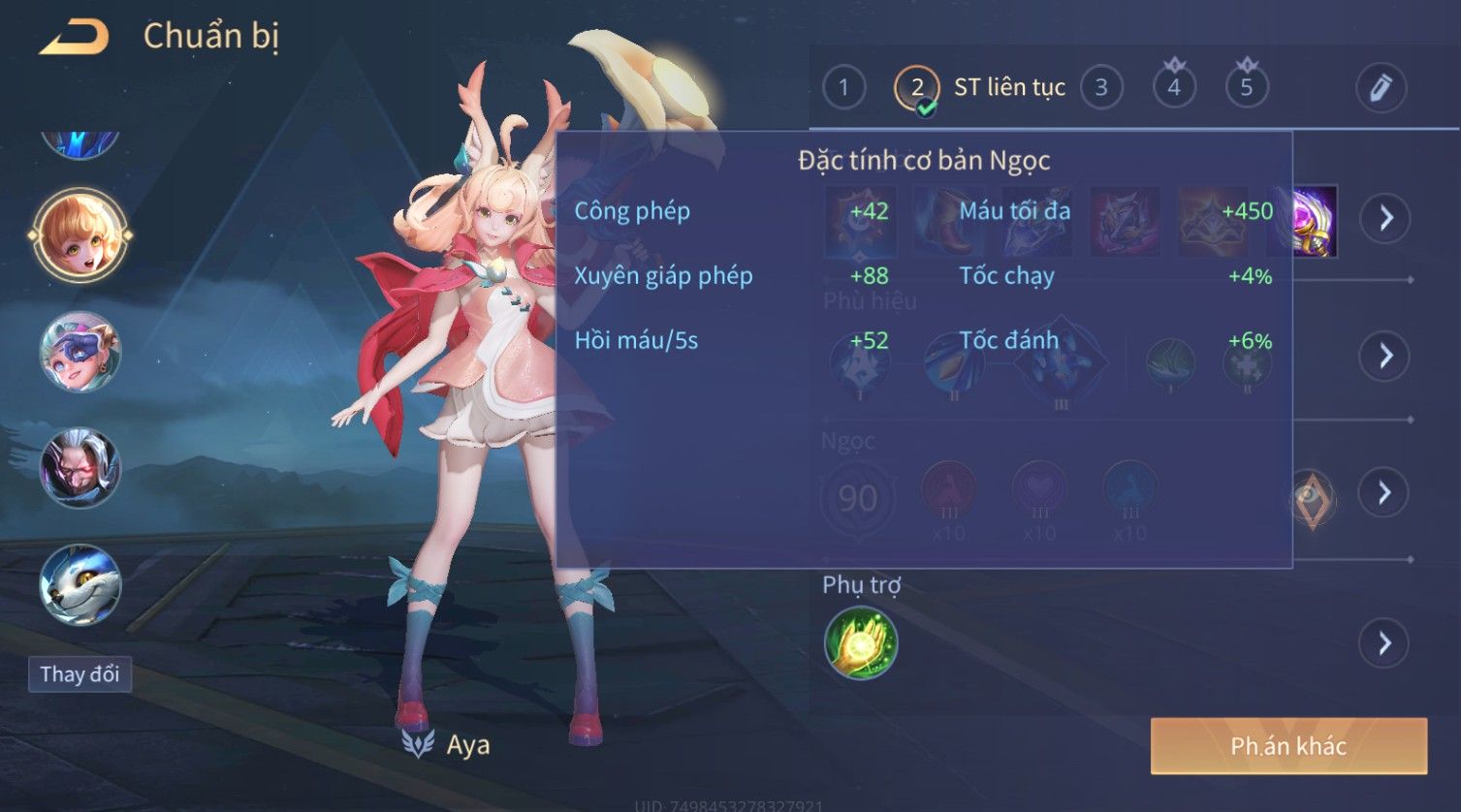This screenshot has height=812, width=1461.
Task: Select the Aya hero portrait
Action: point(79,235)
